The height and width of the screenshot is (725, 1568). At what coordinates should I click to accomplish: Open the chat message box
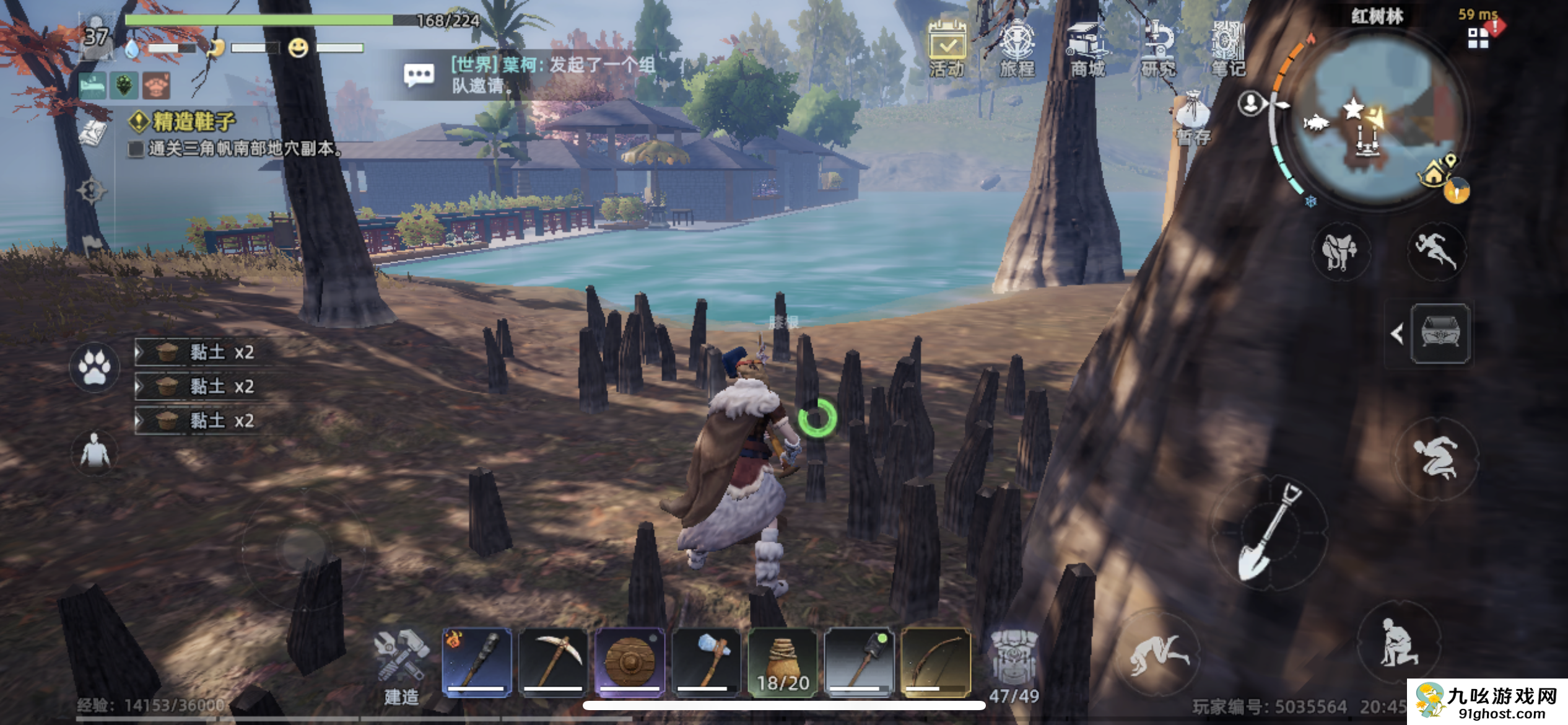coord(419,76)
